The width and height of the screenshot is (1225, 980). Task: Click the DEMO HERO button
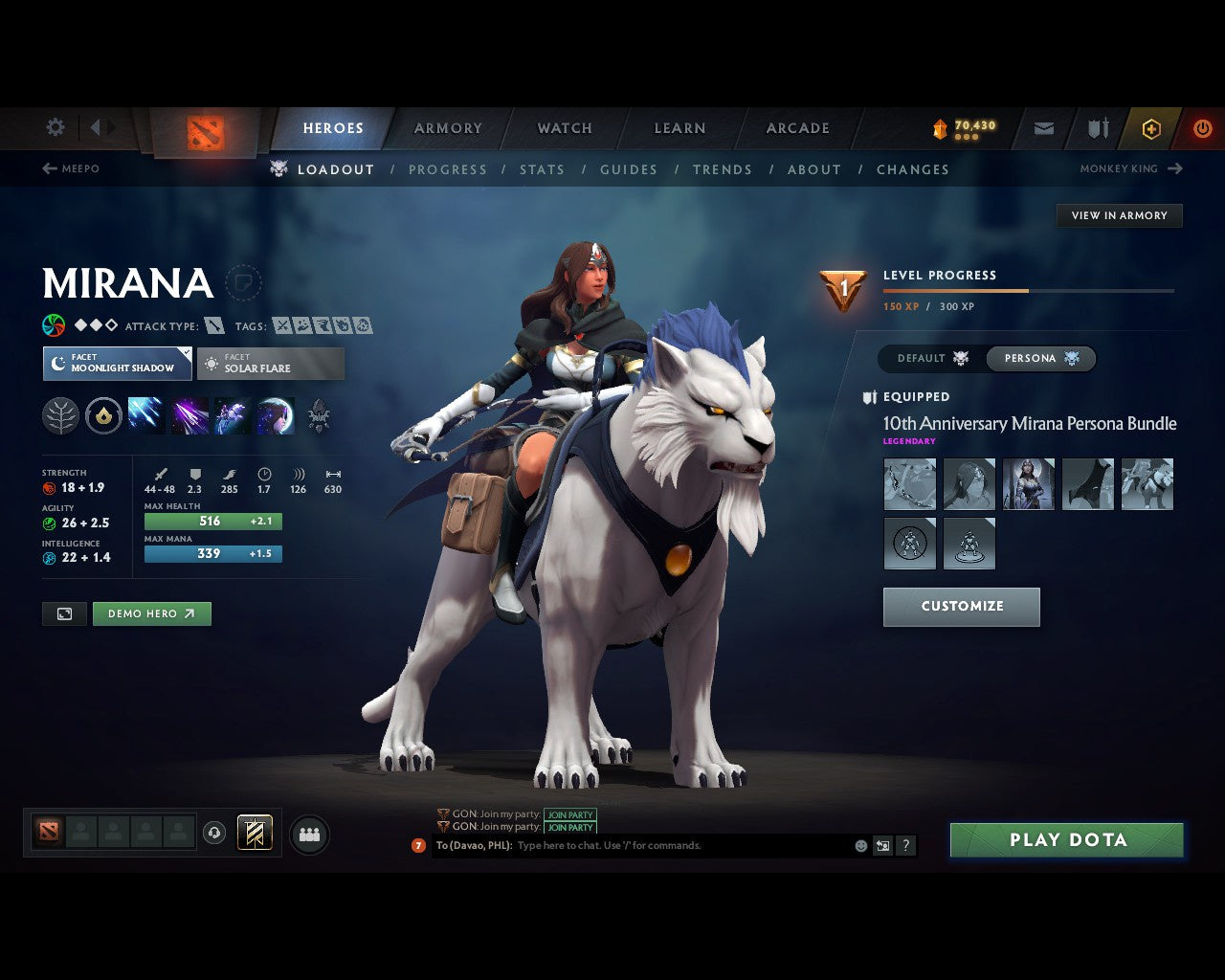[151, 613]
